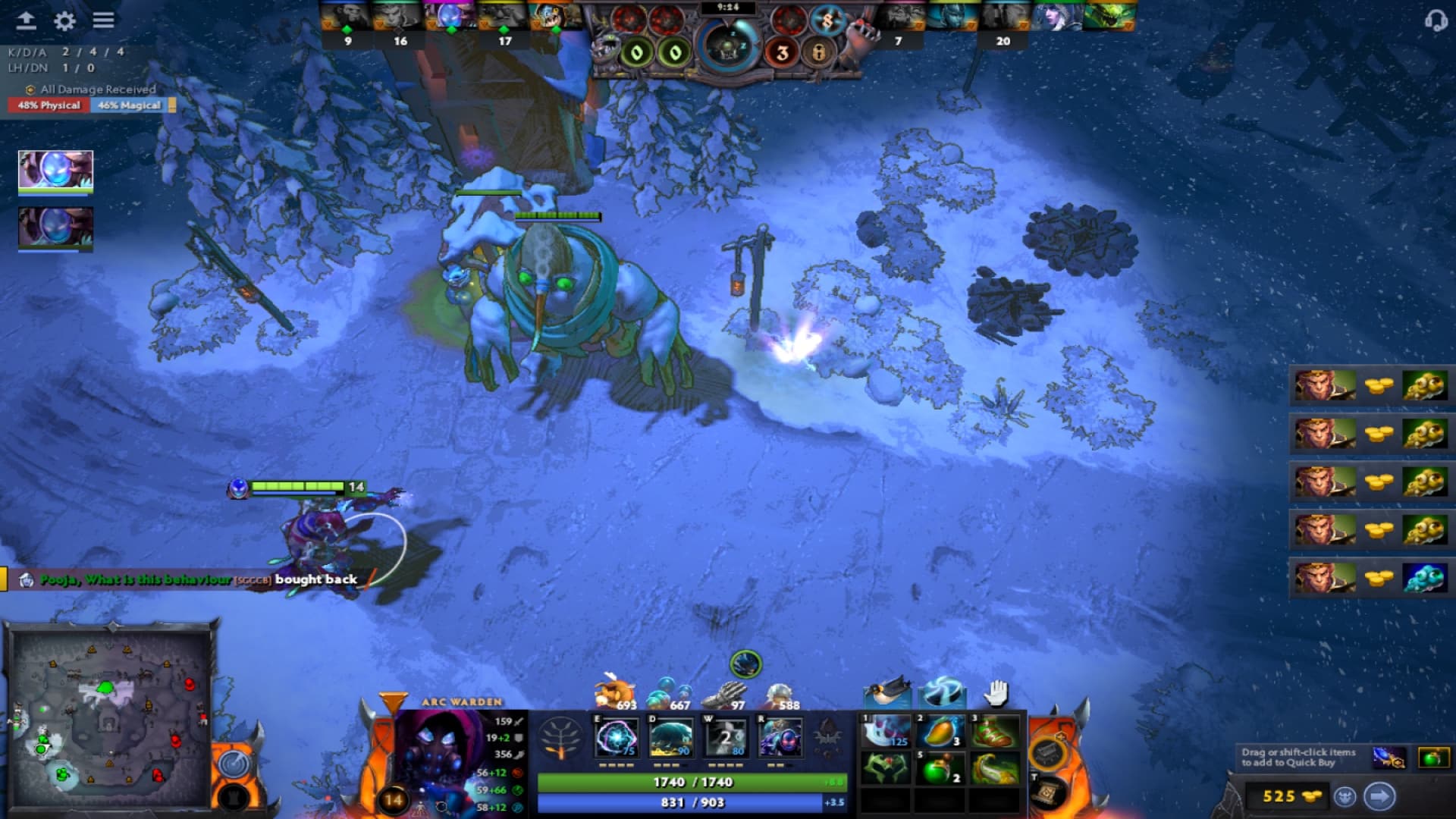Open the settings gear icon
The width and height of the screenshot is (1456, 819).
tap(65, 22)
